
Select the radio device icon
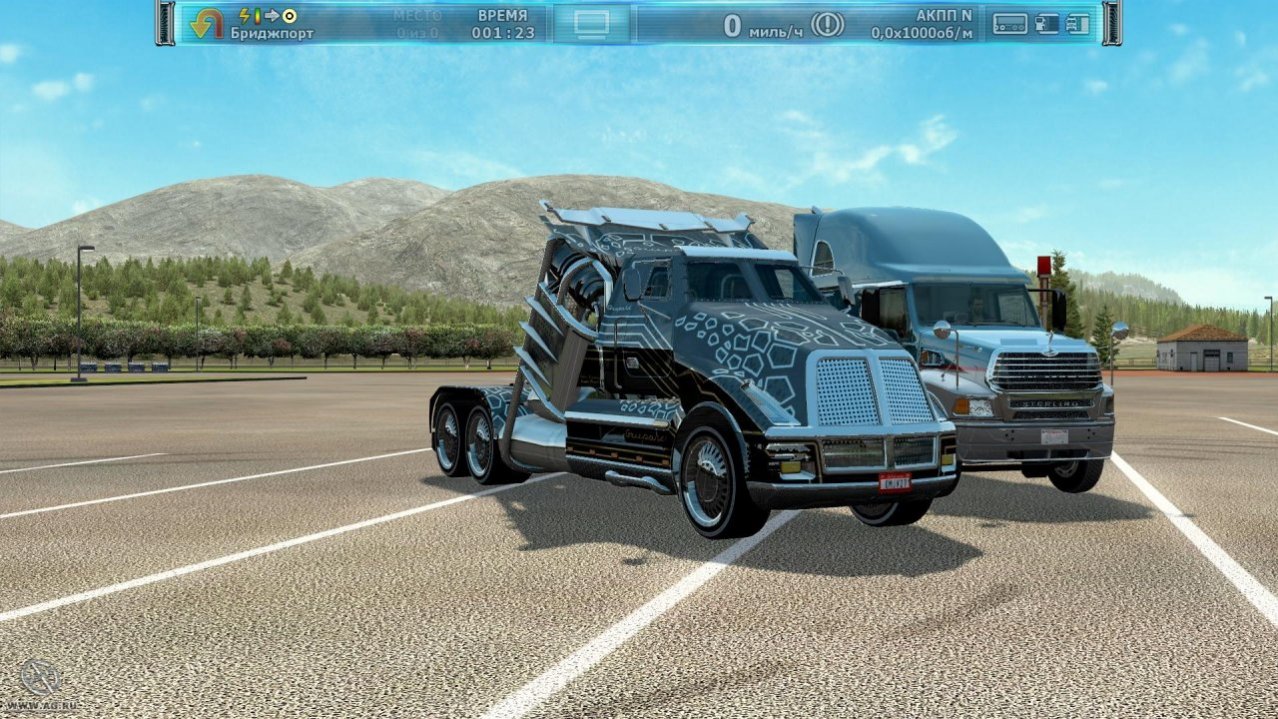pyautogui.click(x=1009, y=24)
